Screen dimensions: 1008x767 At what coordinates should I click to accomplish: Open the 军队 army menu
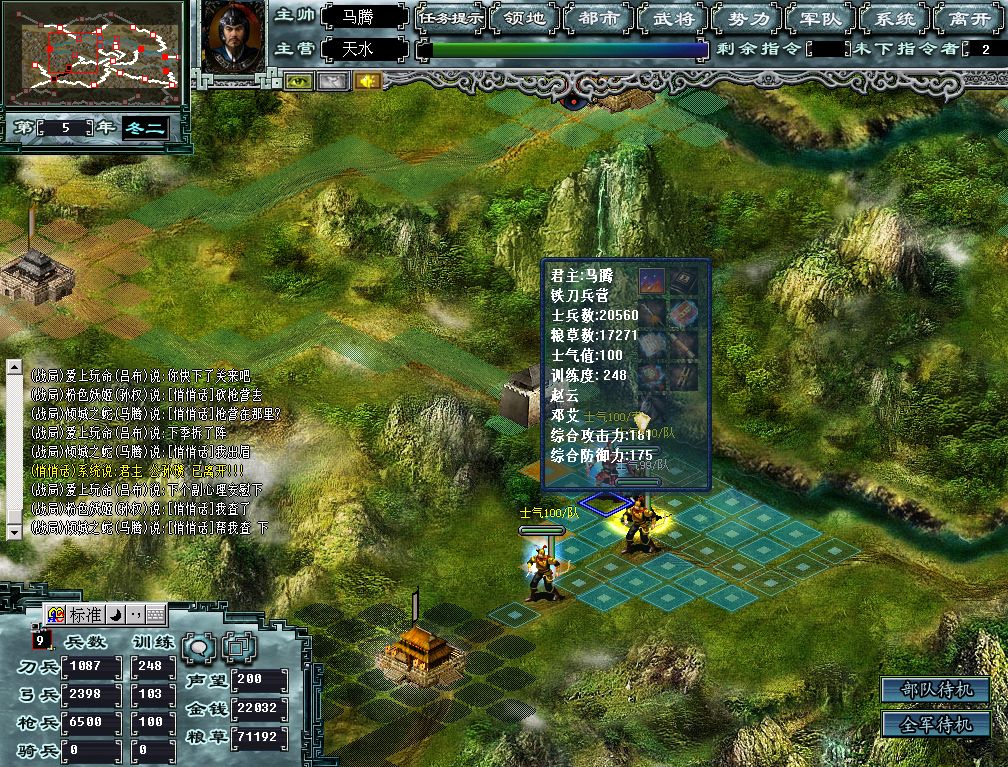tap(820, 18)
